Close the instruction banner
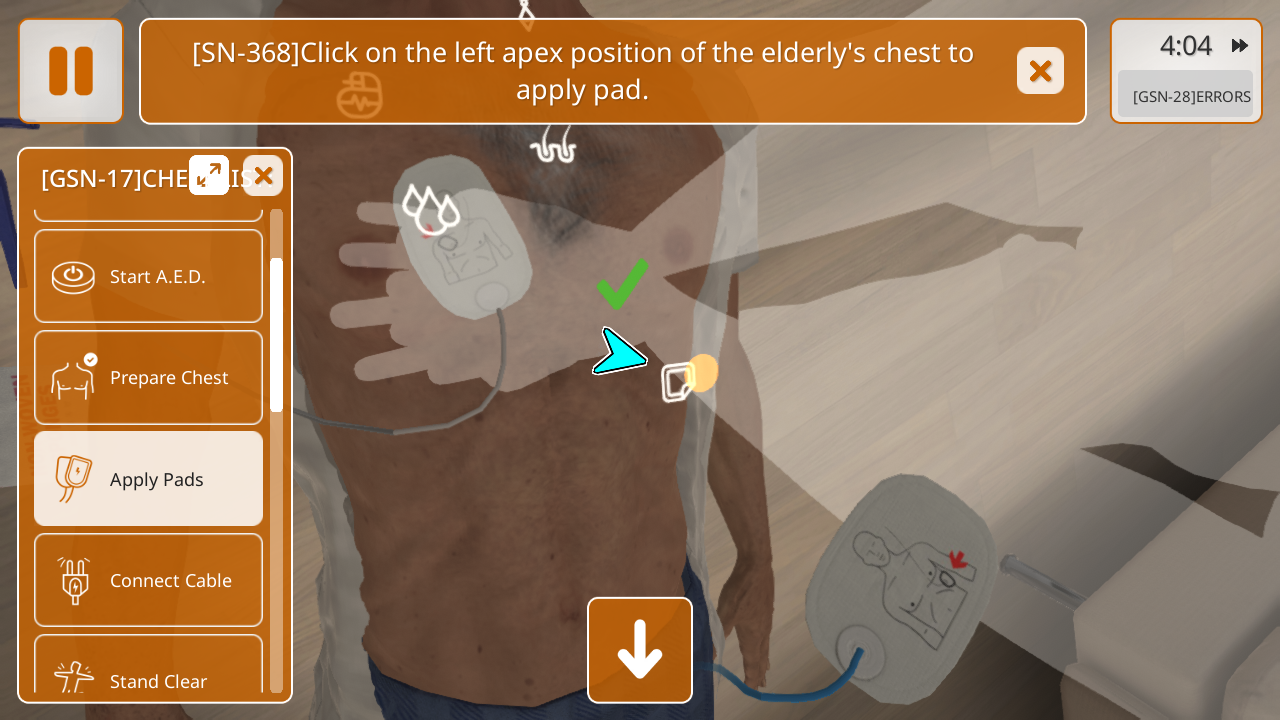Image resolution: width=1280 pixels, height=720 pixels. pyautogui.click(x=1040, y=71)
